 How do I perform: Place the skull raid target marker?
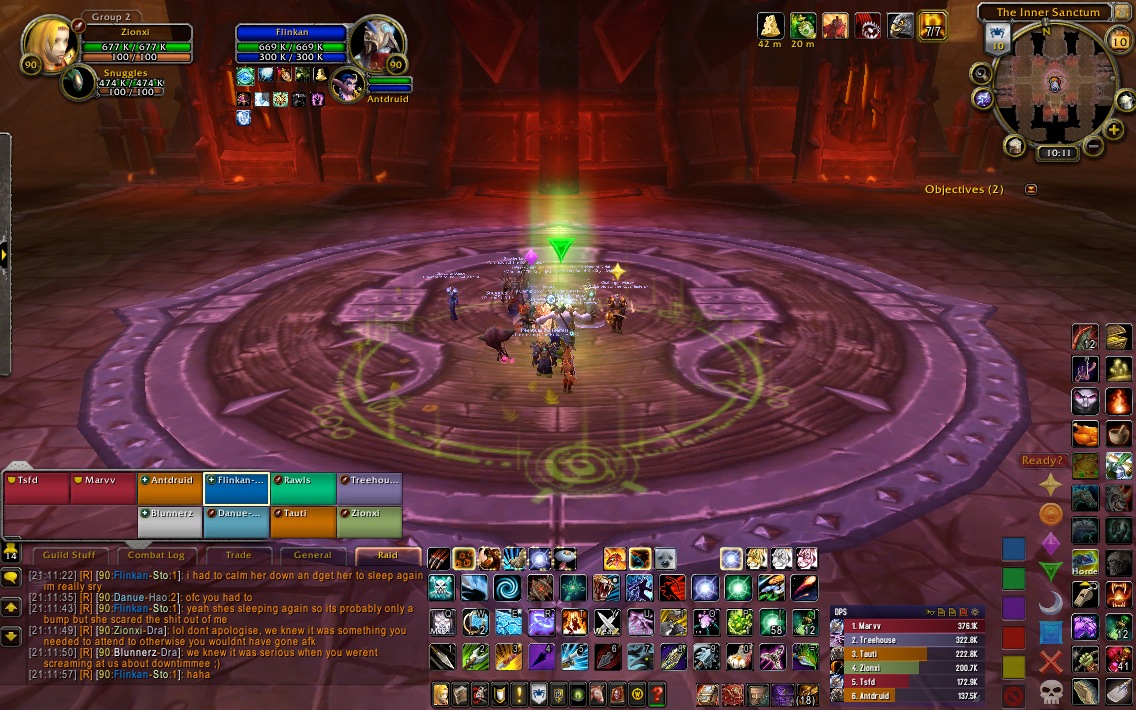click(1050, 690)
